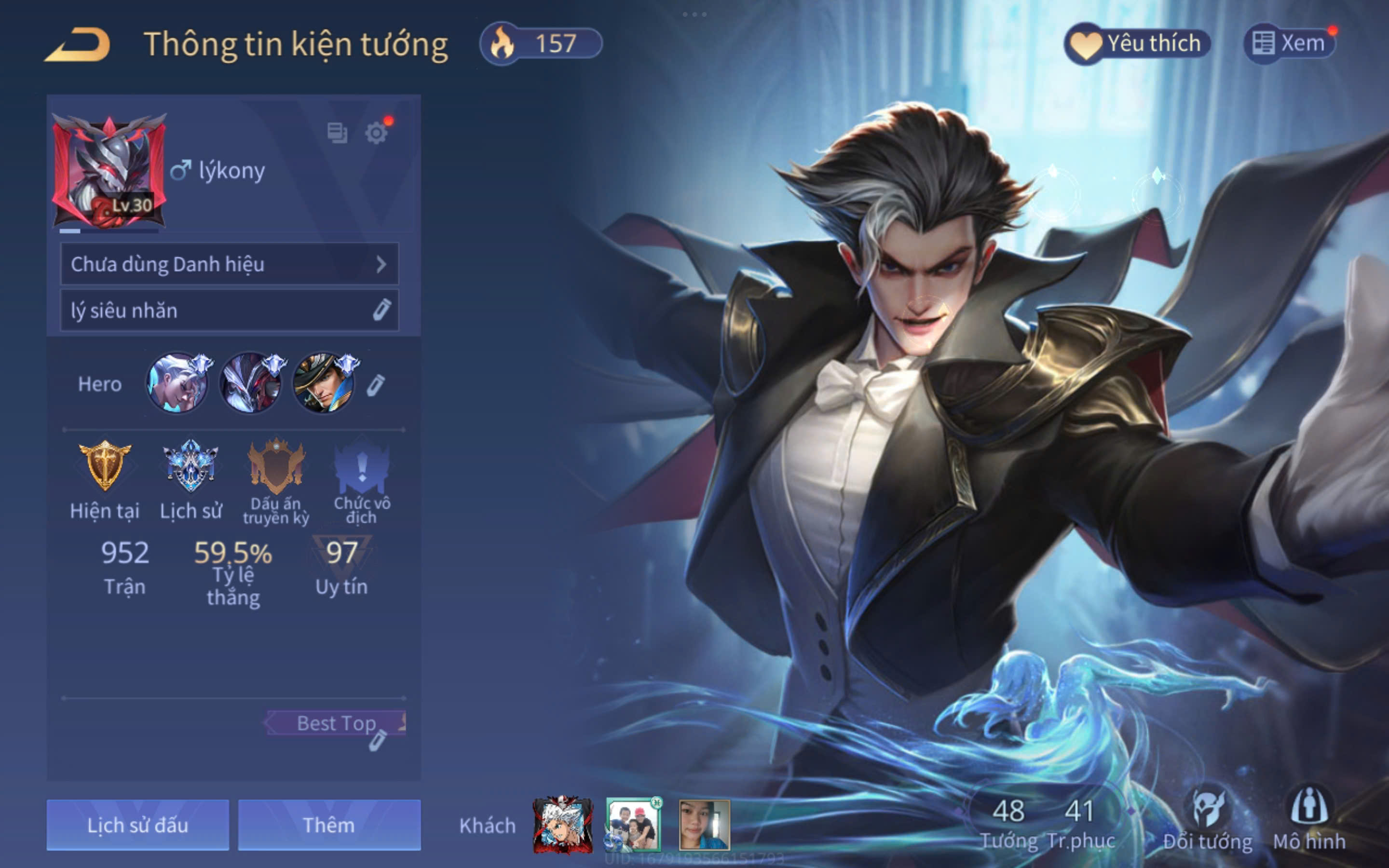This screenshot has height=868, width=1389.
Task: Edit the Best Top tag
Action: pyautogui.click(x=377, y=741)
